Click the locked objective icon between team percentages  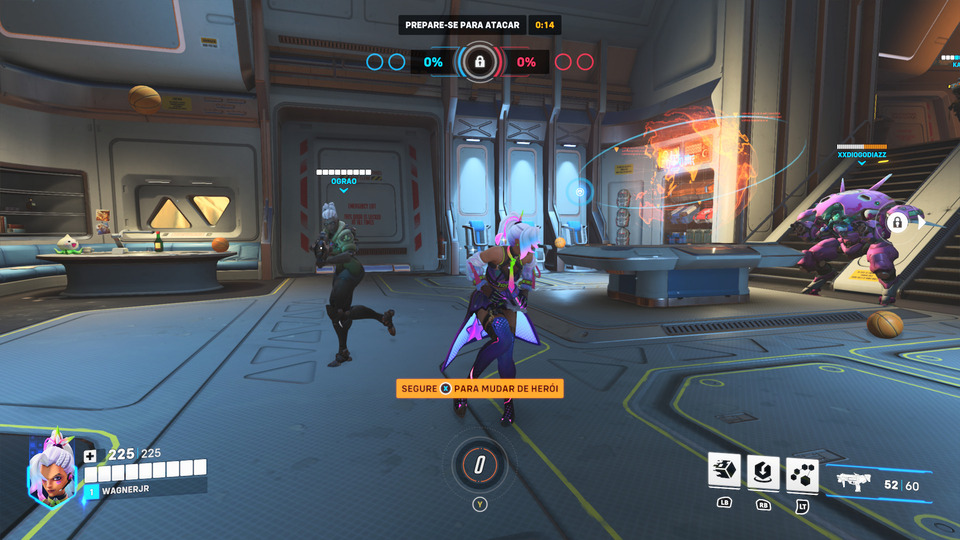480,62
